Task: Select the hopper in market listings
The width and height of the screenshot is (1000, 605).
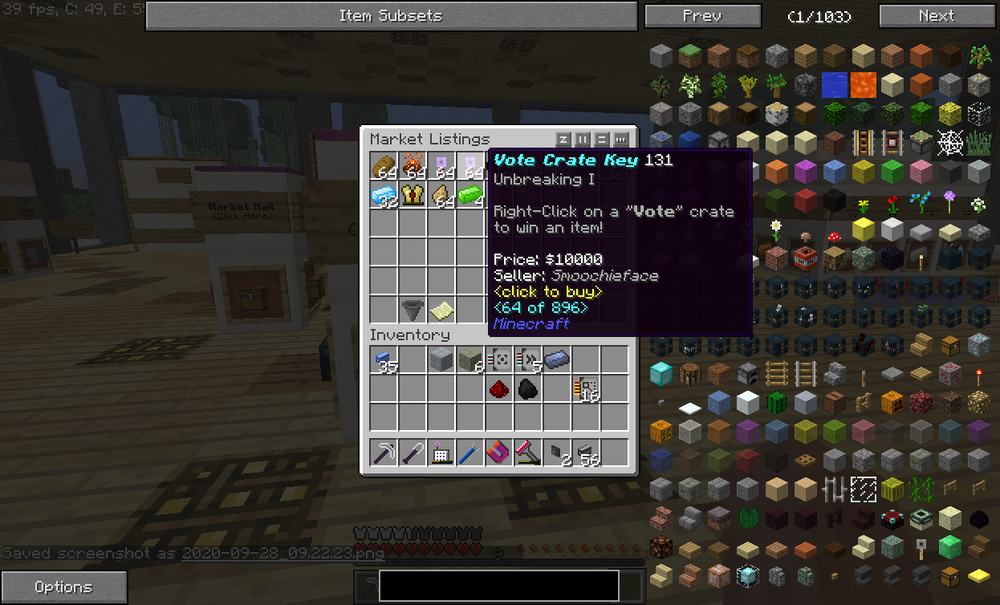Action: 413,309
